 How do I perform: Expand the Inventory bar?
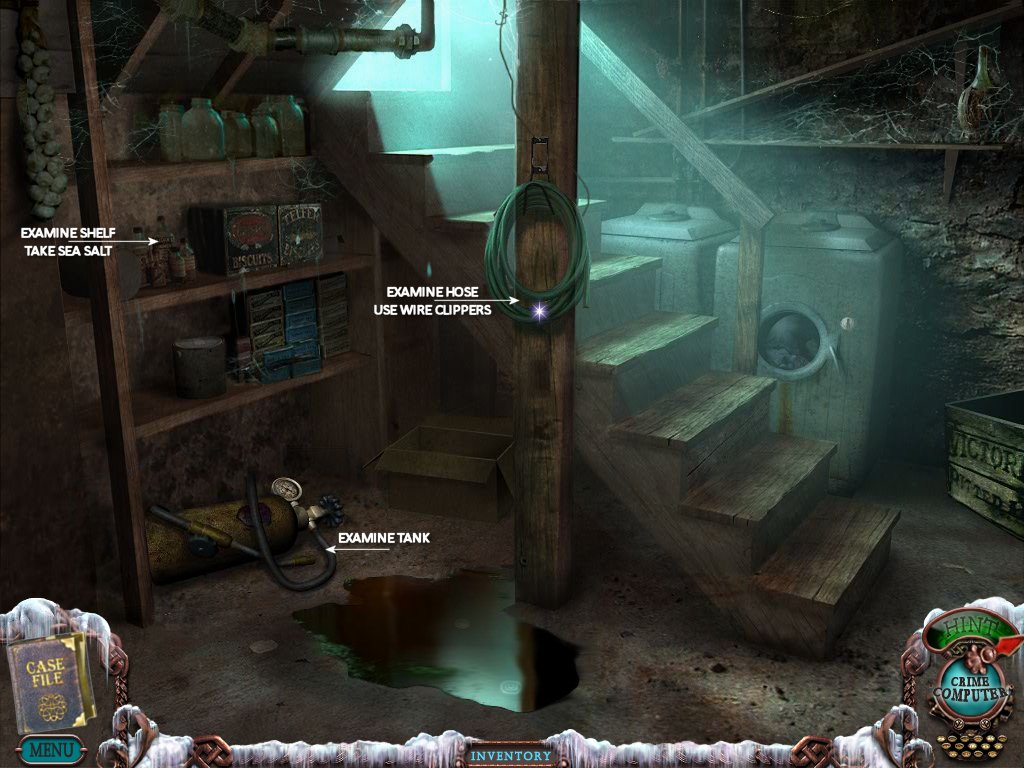pos(511,755)
